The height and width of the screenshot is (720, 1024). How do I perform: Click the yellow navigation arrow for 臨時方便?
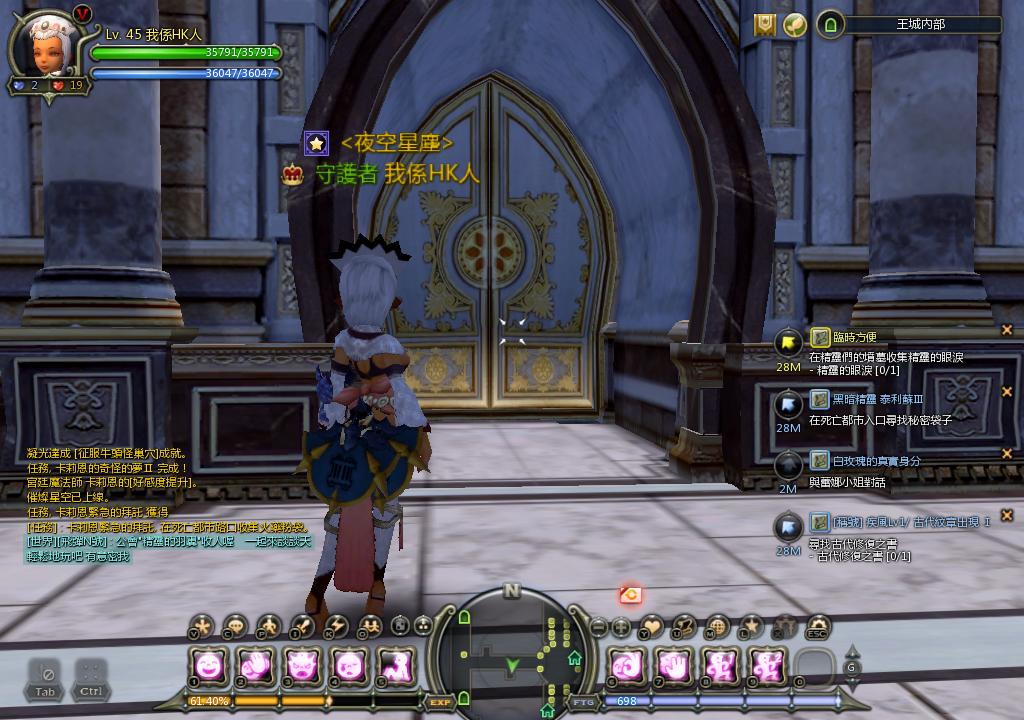pos(788,344)
